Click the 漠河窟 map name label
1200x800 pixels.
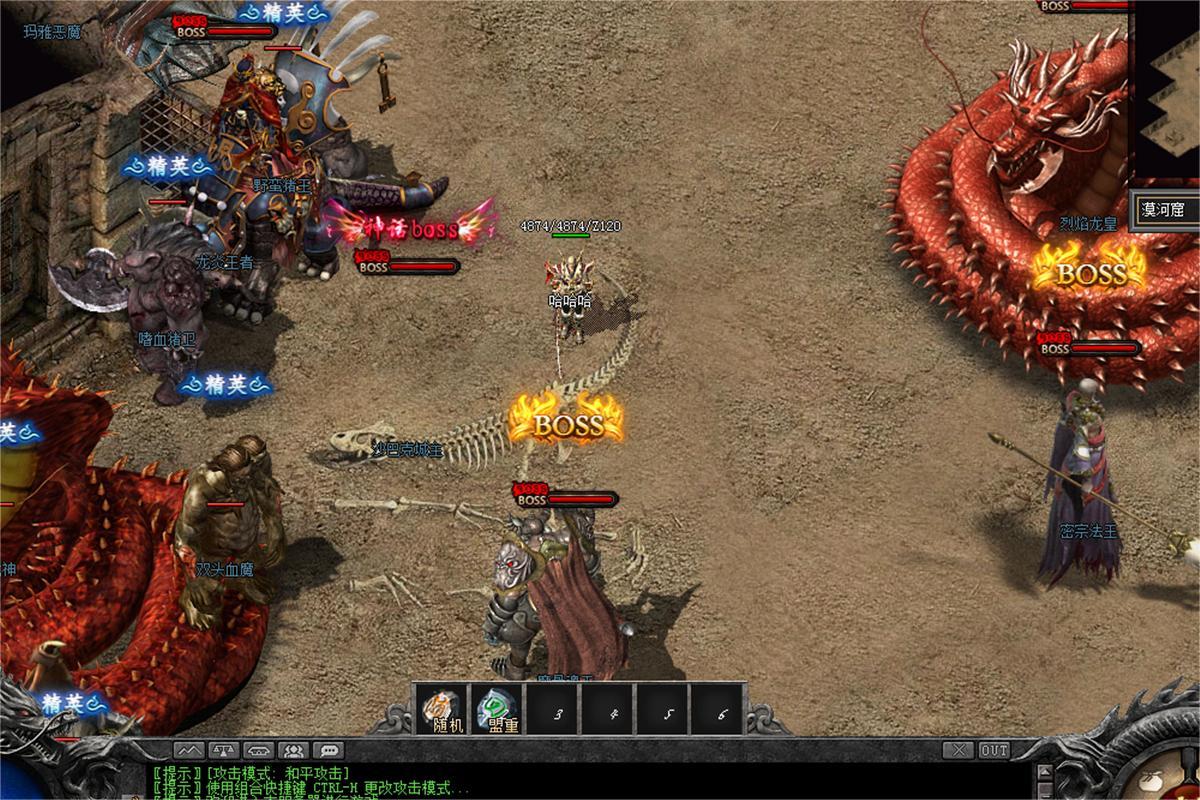(x=1166, y=211)
